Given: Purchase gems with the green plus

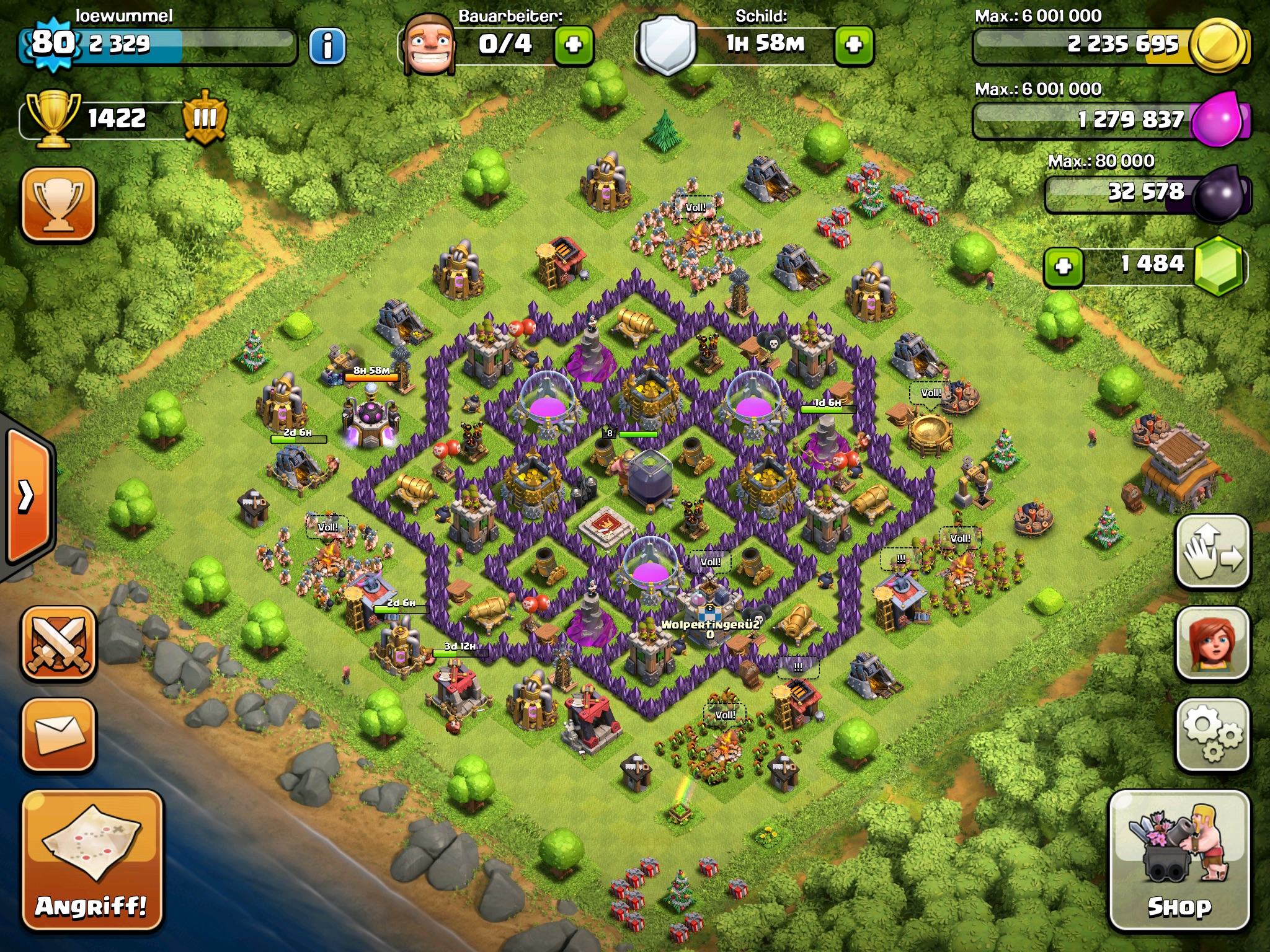Looking at the screenshot, I should 1064,267.
